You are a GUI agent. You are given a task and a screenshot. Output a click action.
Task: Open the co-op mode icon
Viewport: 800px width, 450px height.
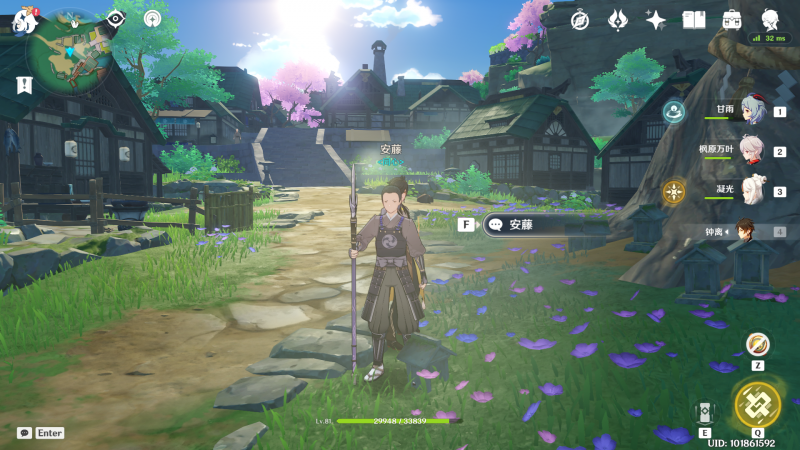pyautogui.click(x=152, y=18)
